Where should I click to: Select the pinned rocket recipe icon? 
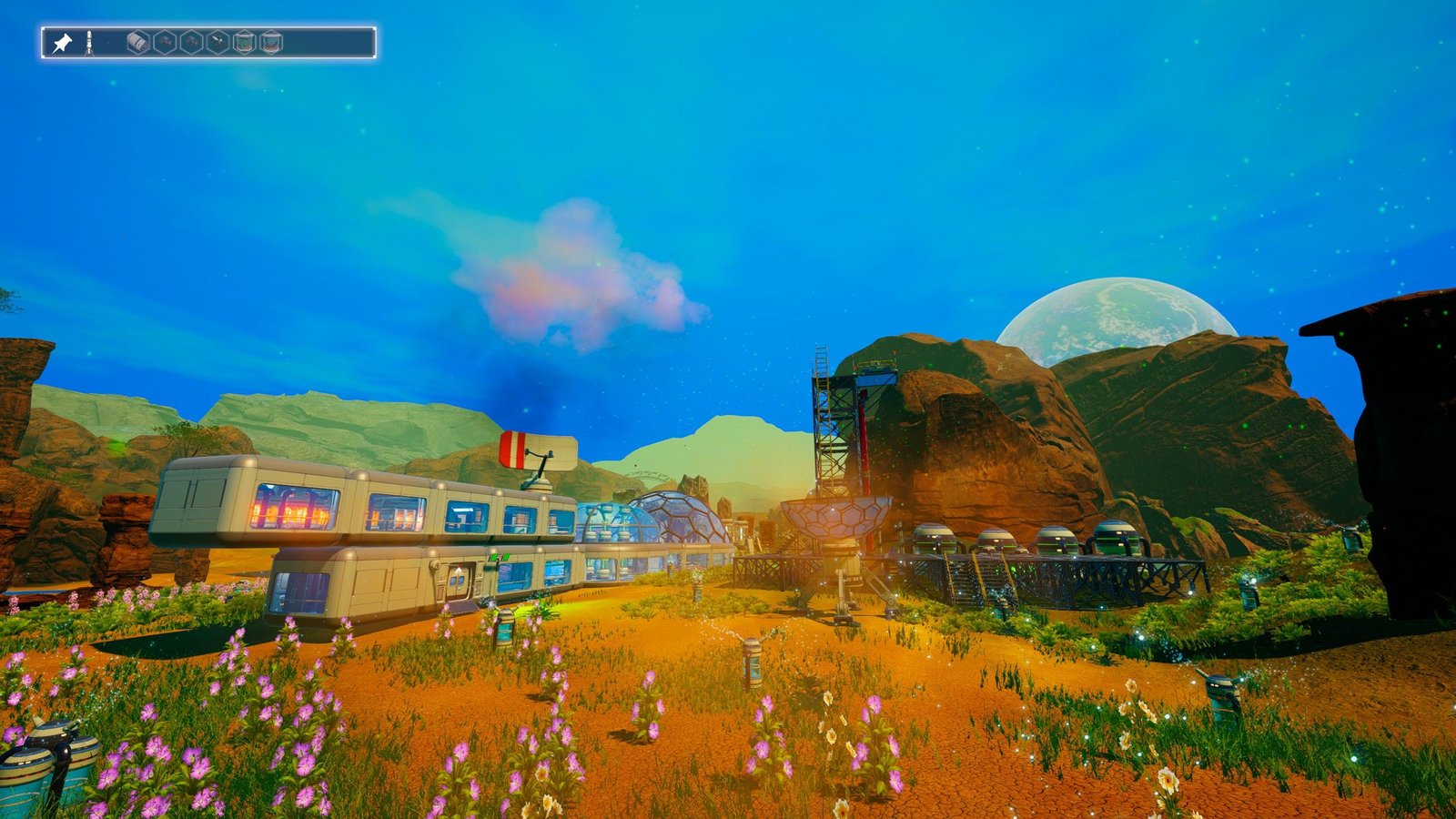point(89,43)
